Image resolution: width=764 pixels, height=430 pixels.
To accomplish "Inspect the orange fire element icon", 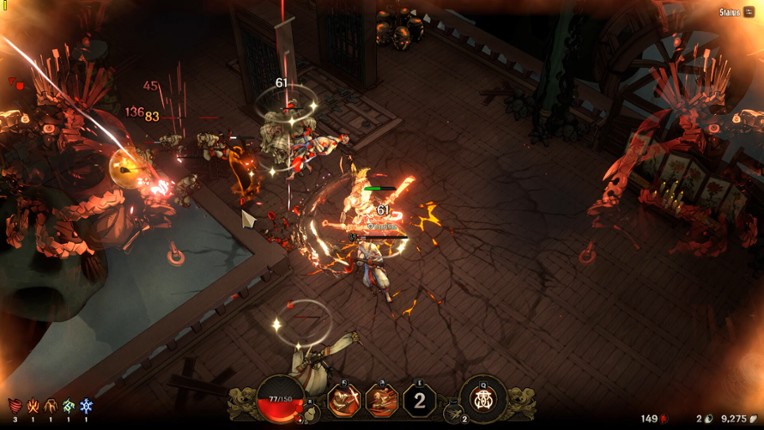I will click(x=33, y=406).
